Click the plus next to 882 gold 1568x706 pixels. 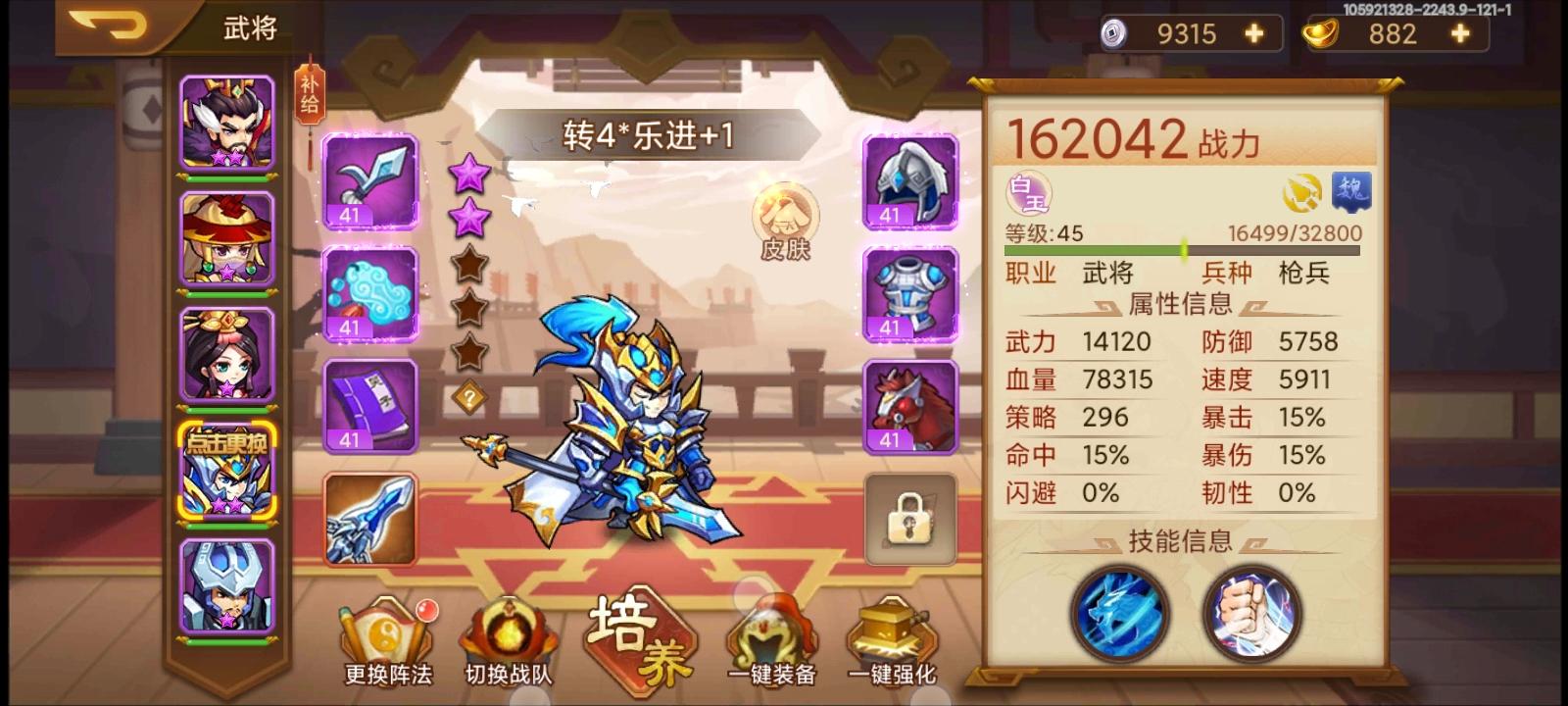click(x=1461, y=32)
